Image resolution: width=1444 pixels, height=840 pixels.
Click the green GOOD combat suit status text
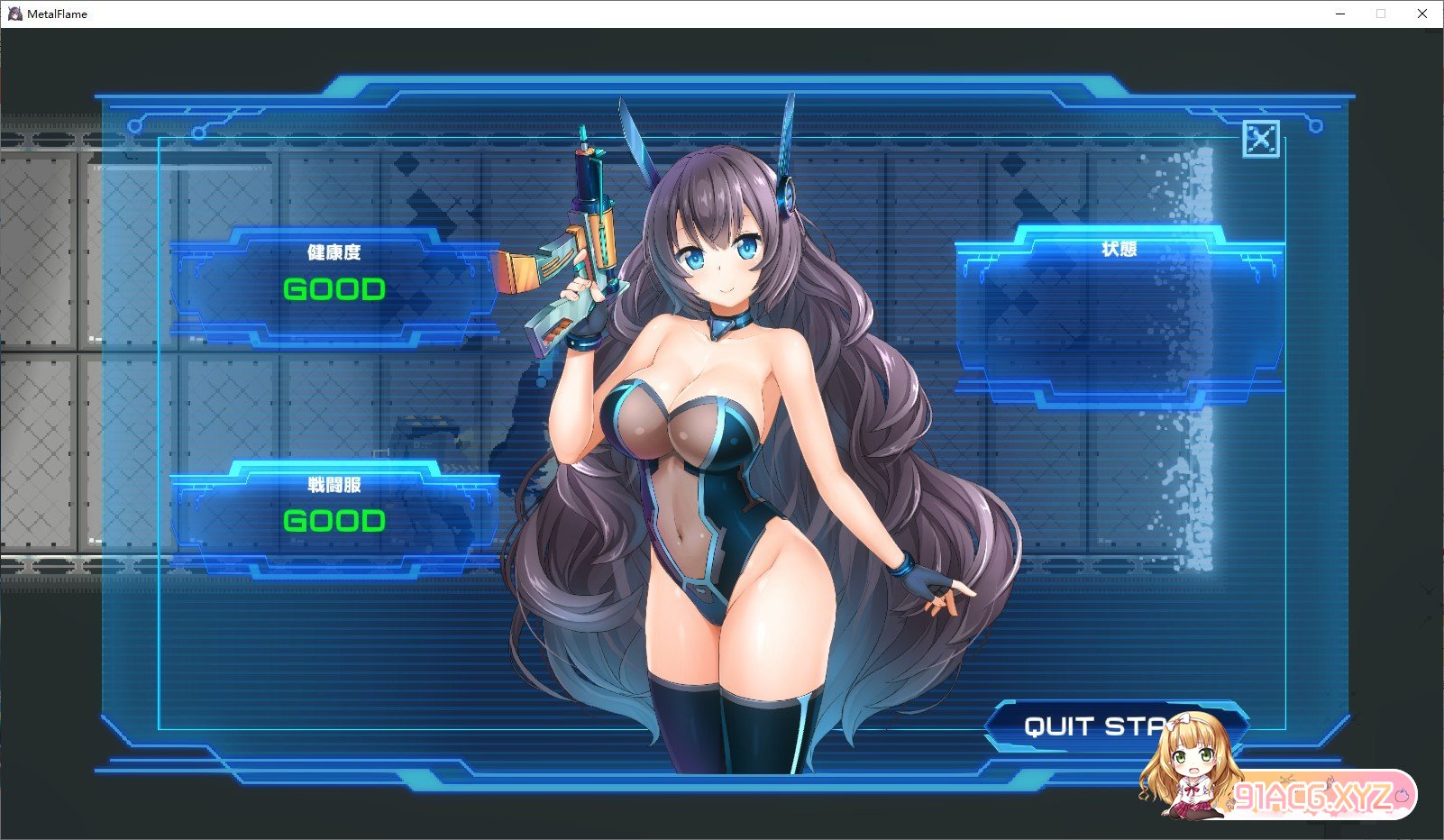pos(334,520)
